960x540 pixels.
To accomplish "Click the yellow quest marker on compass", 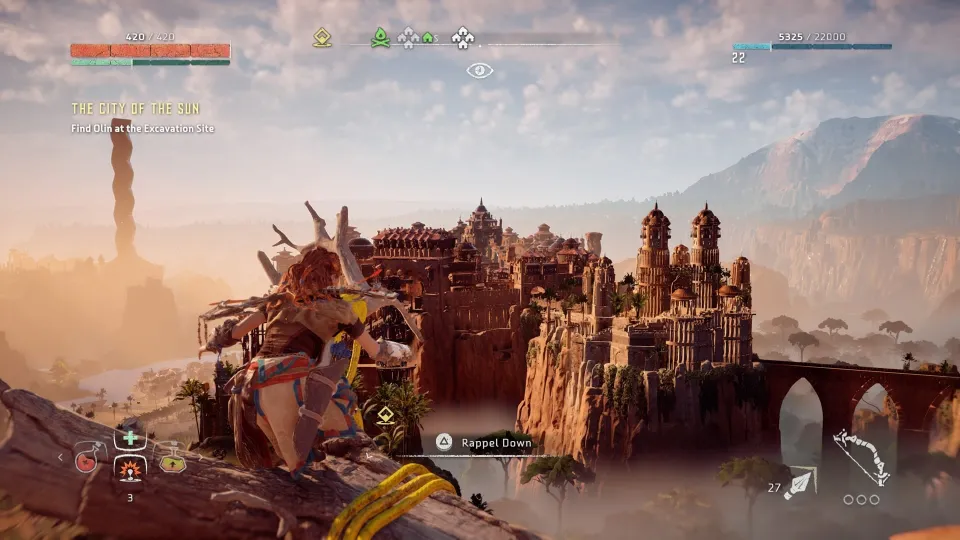I will click(x=322, y=39).
